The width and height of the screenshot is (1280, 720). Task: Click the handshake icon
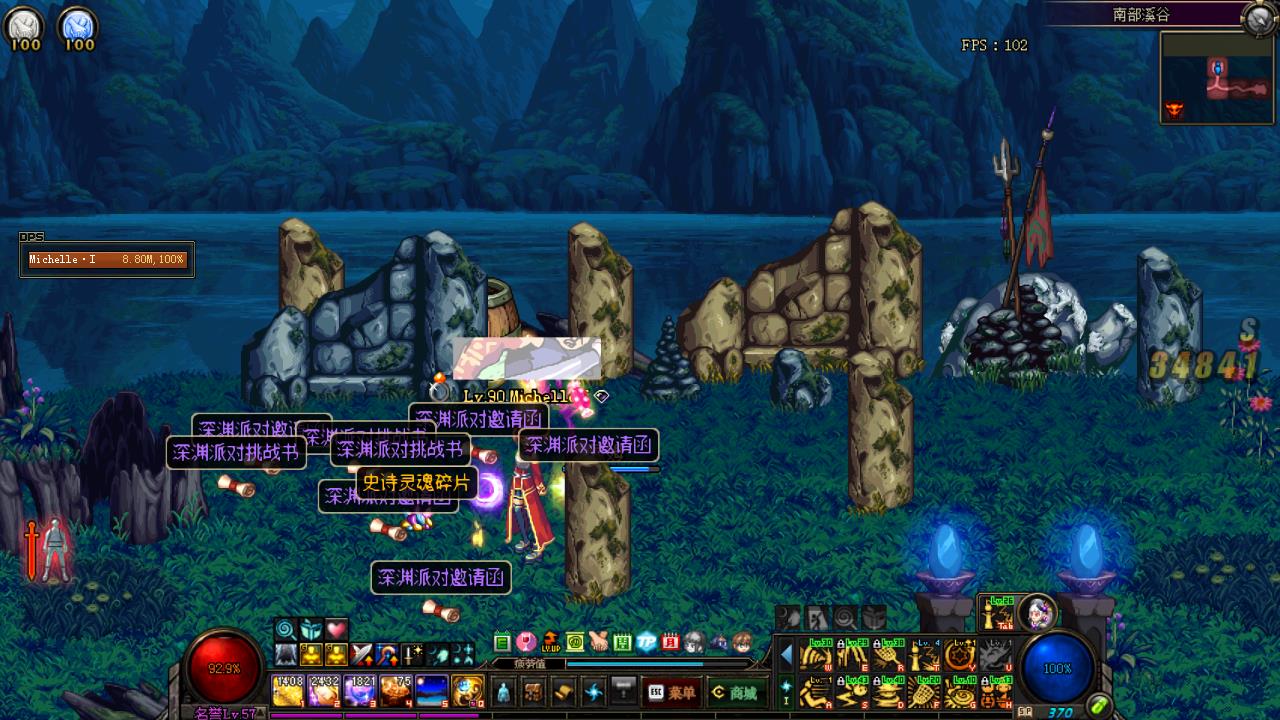(598, 642)
